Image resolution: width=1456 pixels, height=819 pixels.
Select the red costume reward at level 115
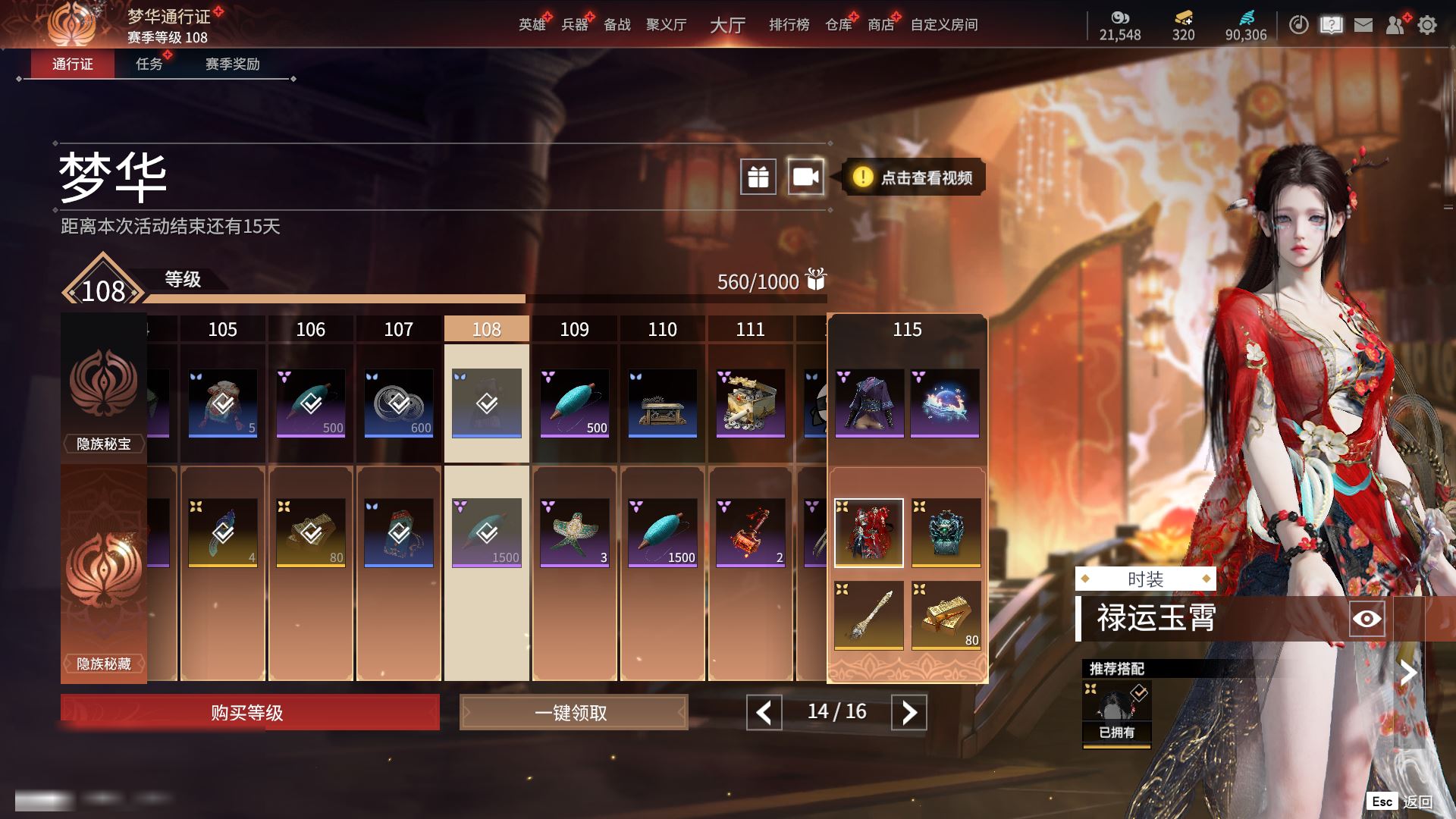(868, 532)
